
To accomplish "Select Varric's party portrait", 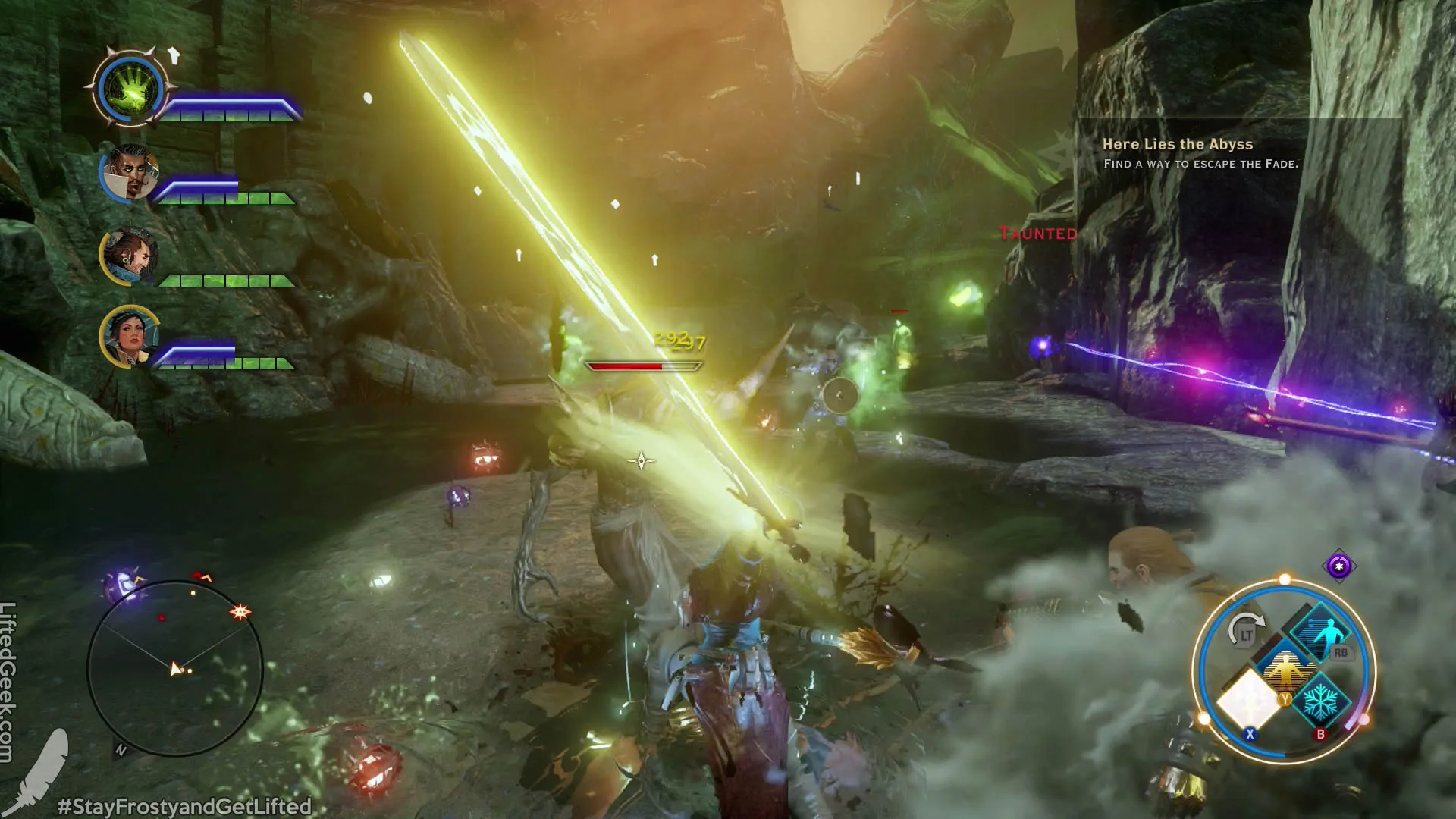I will [x=130, y=254].
